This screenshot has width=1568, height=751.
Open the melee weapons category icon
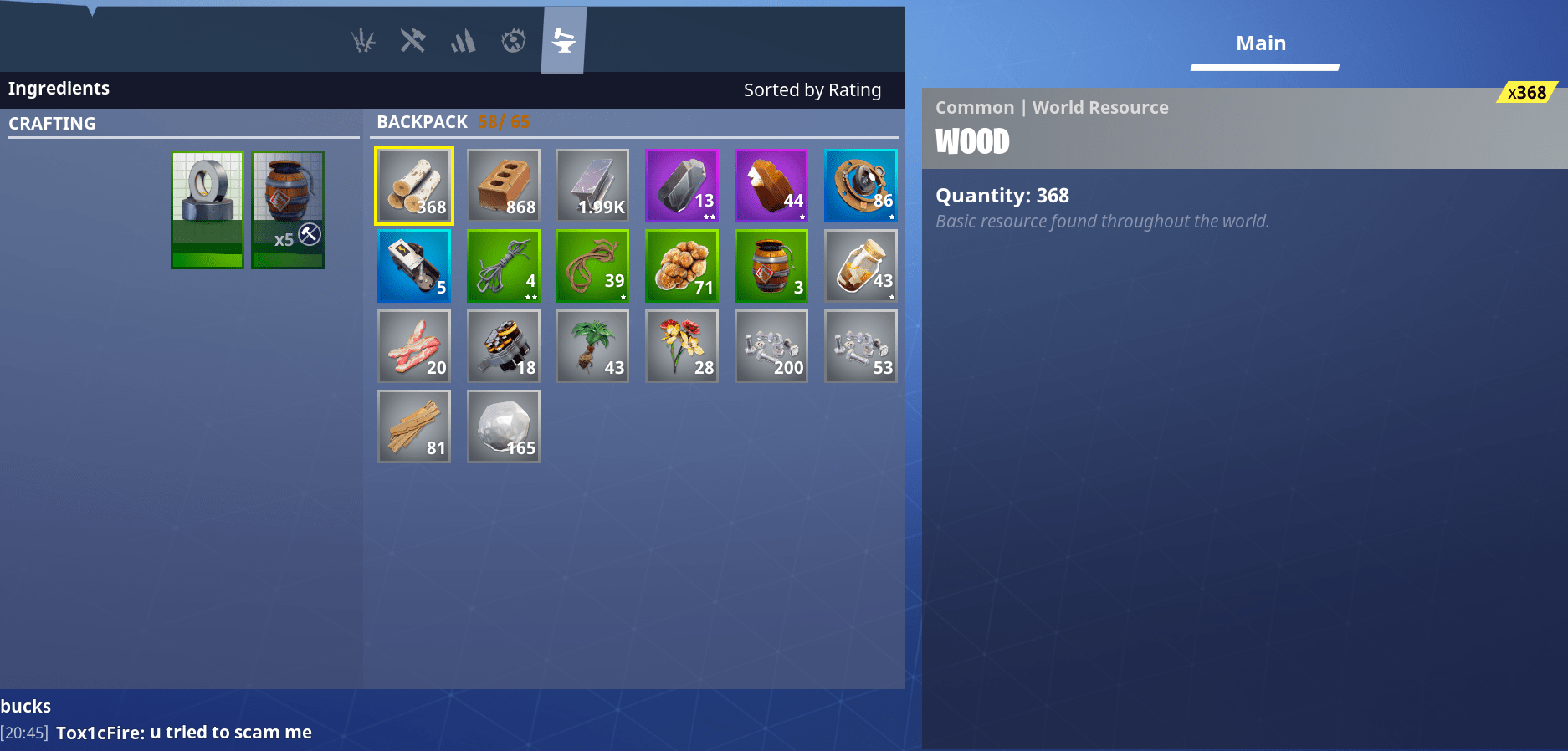[413, 38]
